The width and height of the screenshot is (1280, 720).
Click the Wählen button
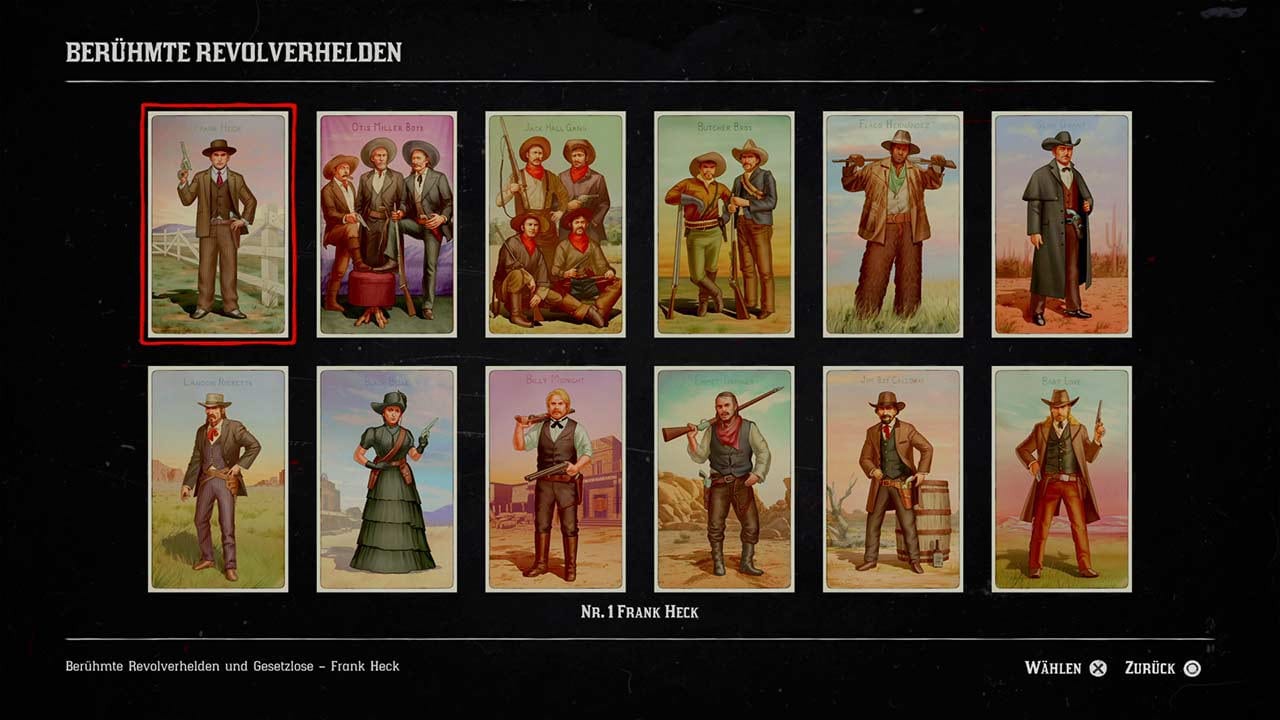click(x=1066, y=668)
